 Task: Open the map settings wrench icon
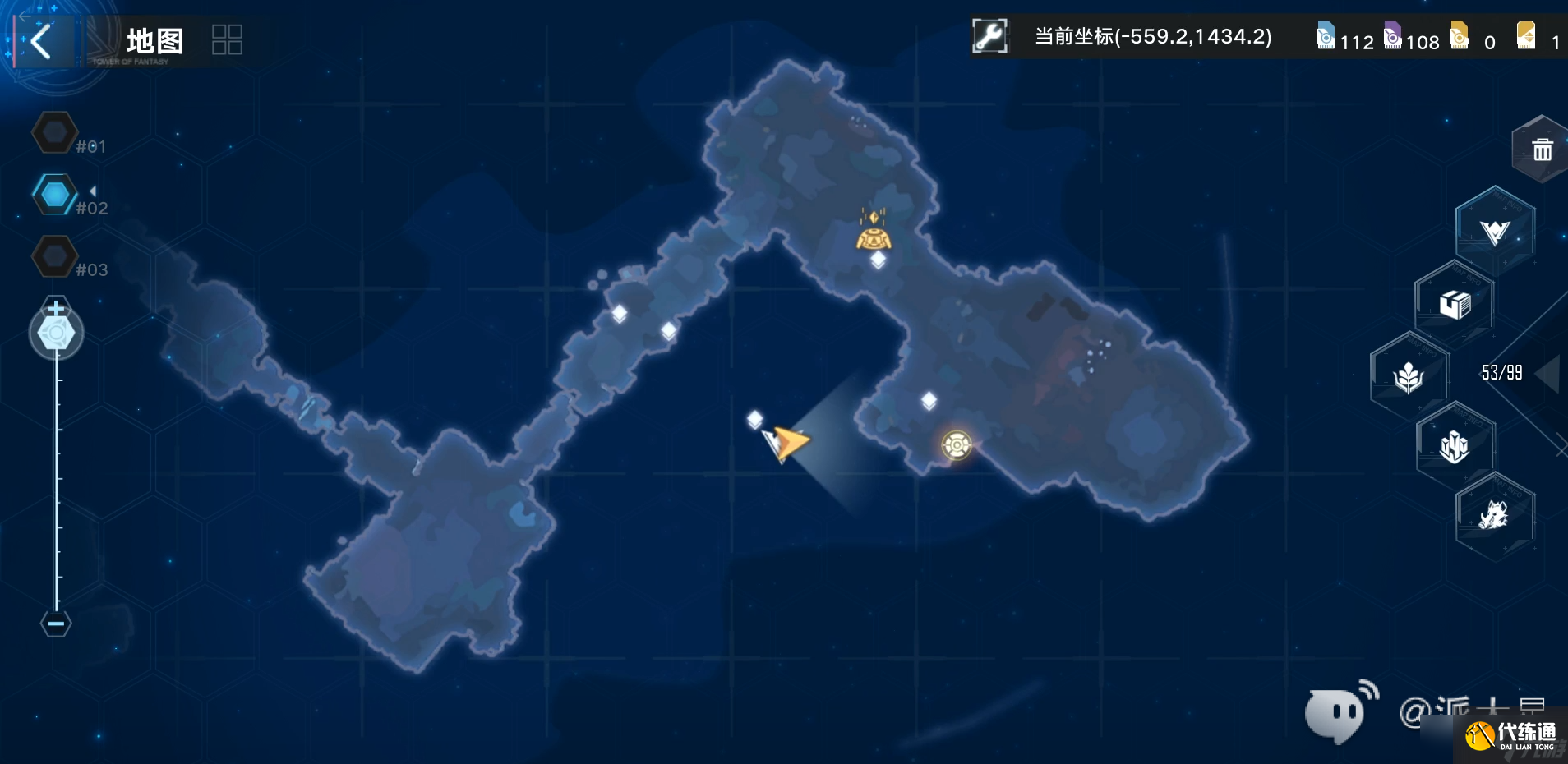pos(991,36)
